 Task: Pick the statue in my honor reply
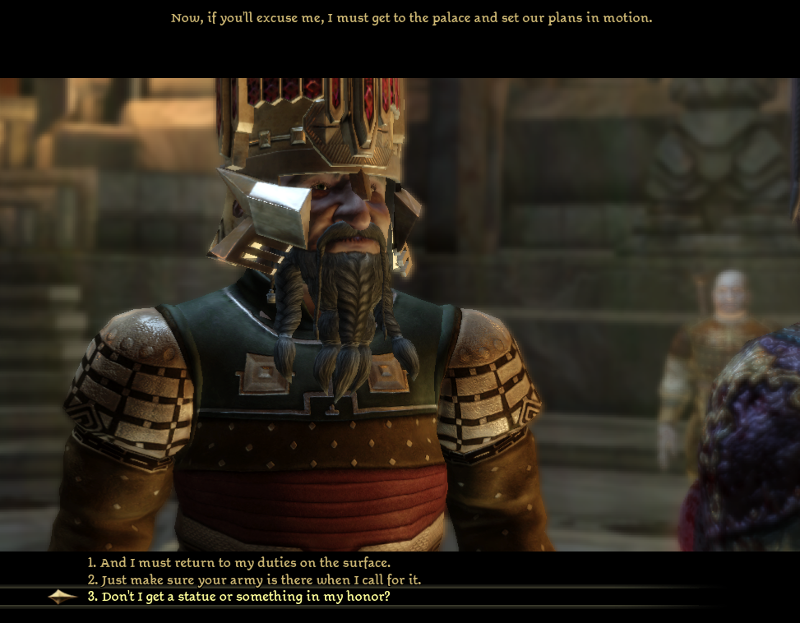[245, 597]
